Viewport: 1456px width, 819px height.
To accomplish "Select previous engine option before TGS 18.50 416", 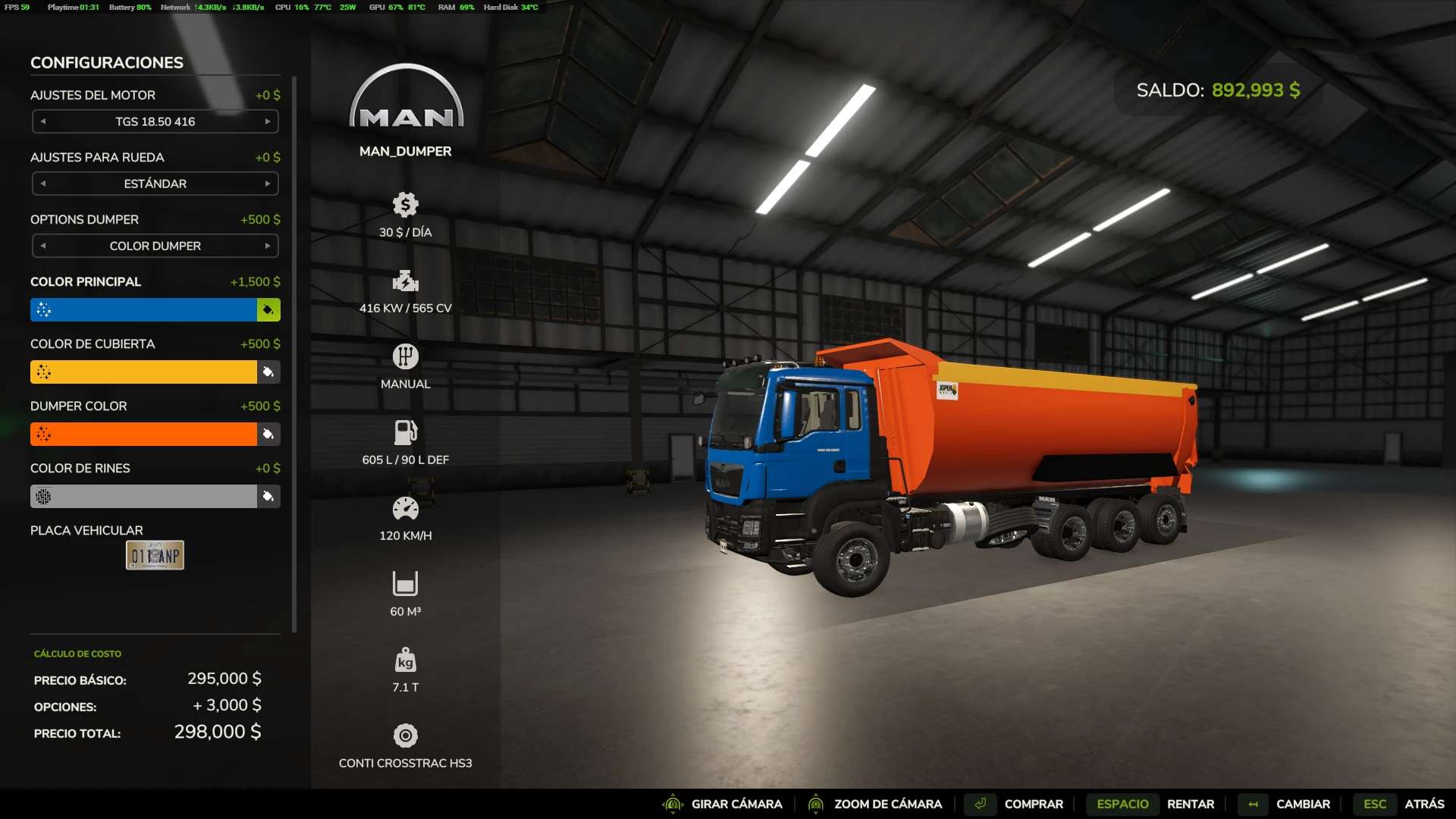I will tap(43, 121).
